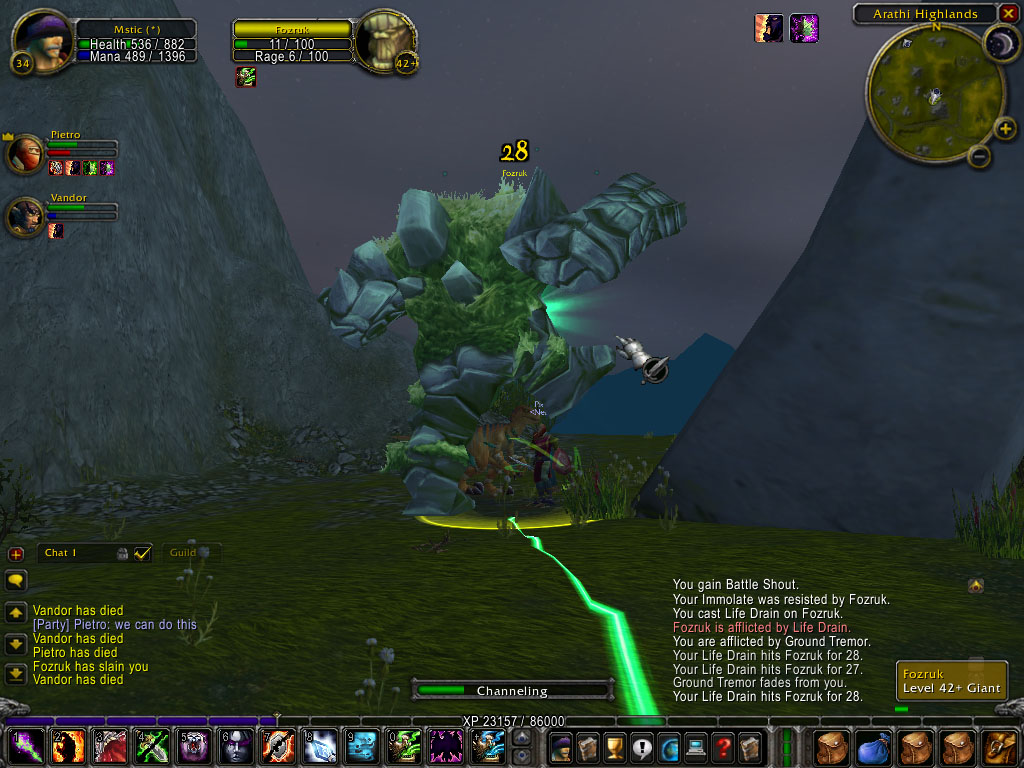Use the white bear face ability in slot 5
Screen dimensions: 1024x768
click(194, 747)
